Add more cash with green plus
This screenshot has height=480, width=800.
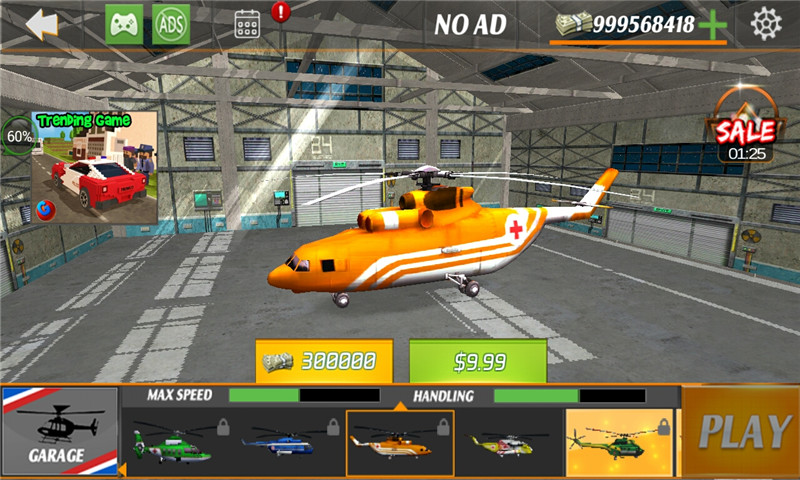click(713, 26)
